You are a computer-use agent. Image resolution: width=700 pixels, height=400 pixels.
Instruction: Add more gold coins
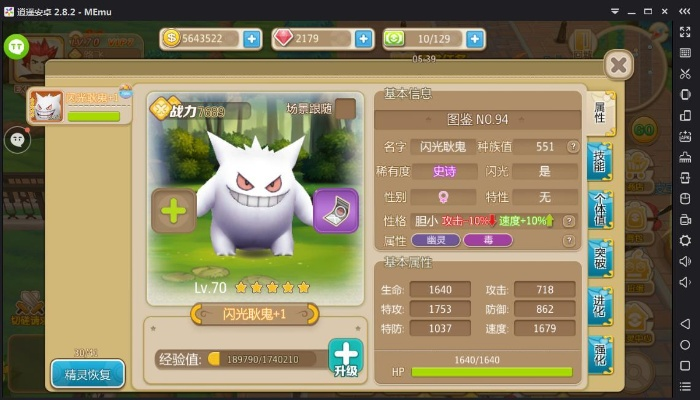[251, 39]
